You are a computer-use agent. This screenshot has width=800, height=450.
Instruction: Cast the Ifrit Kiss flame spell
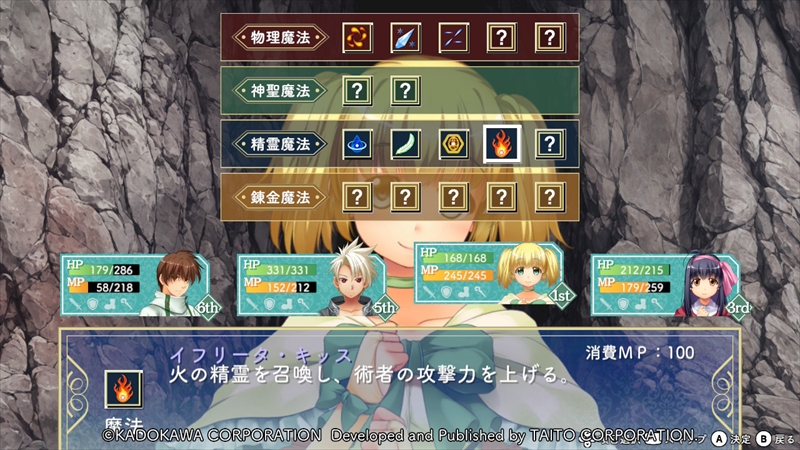click(500, 143)
